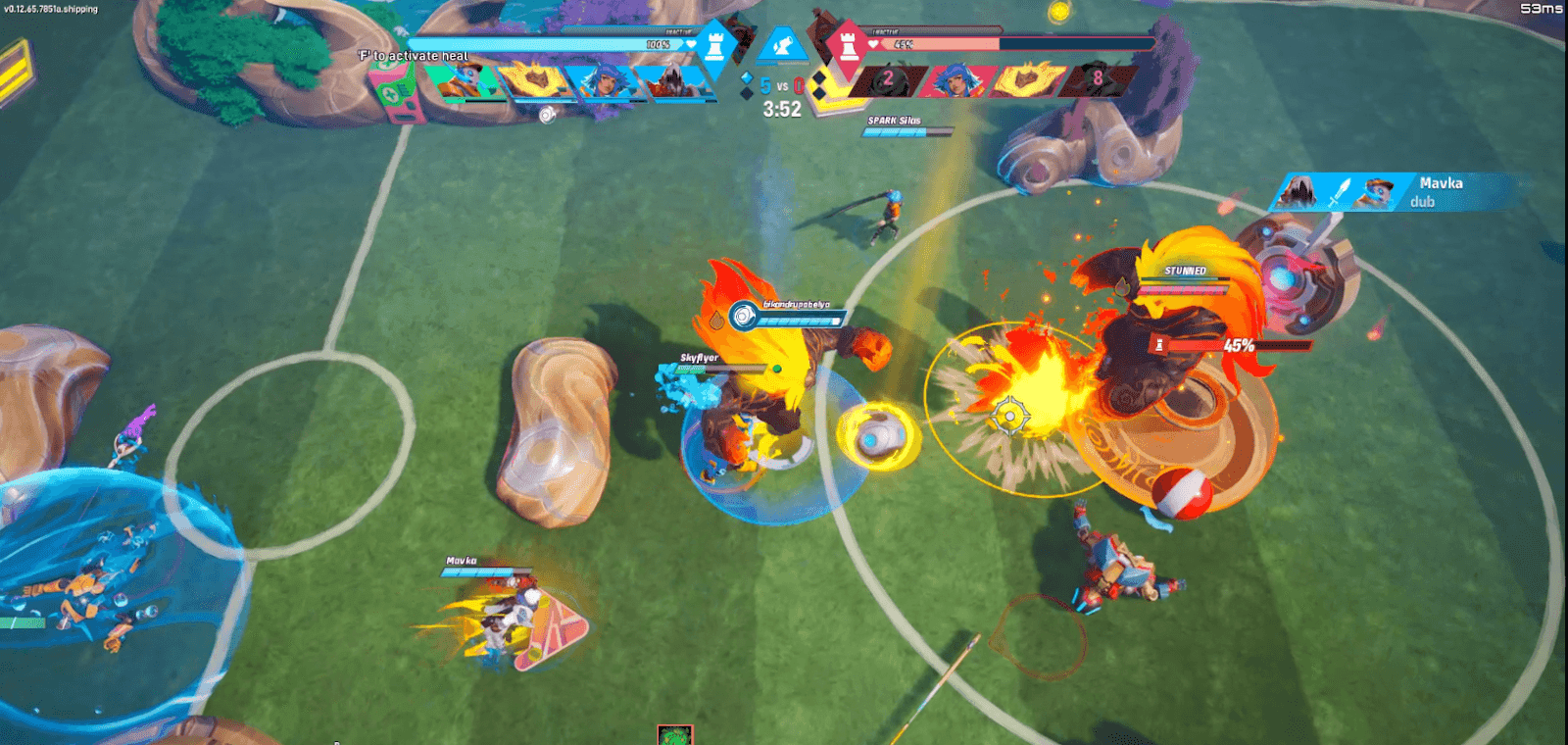Click the sword icon in the Mavka killfeed
This screenshot has width=1568, height=745.
pyautogui.click(x=1341, y=191)
